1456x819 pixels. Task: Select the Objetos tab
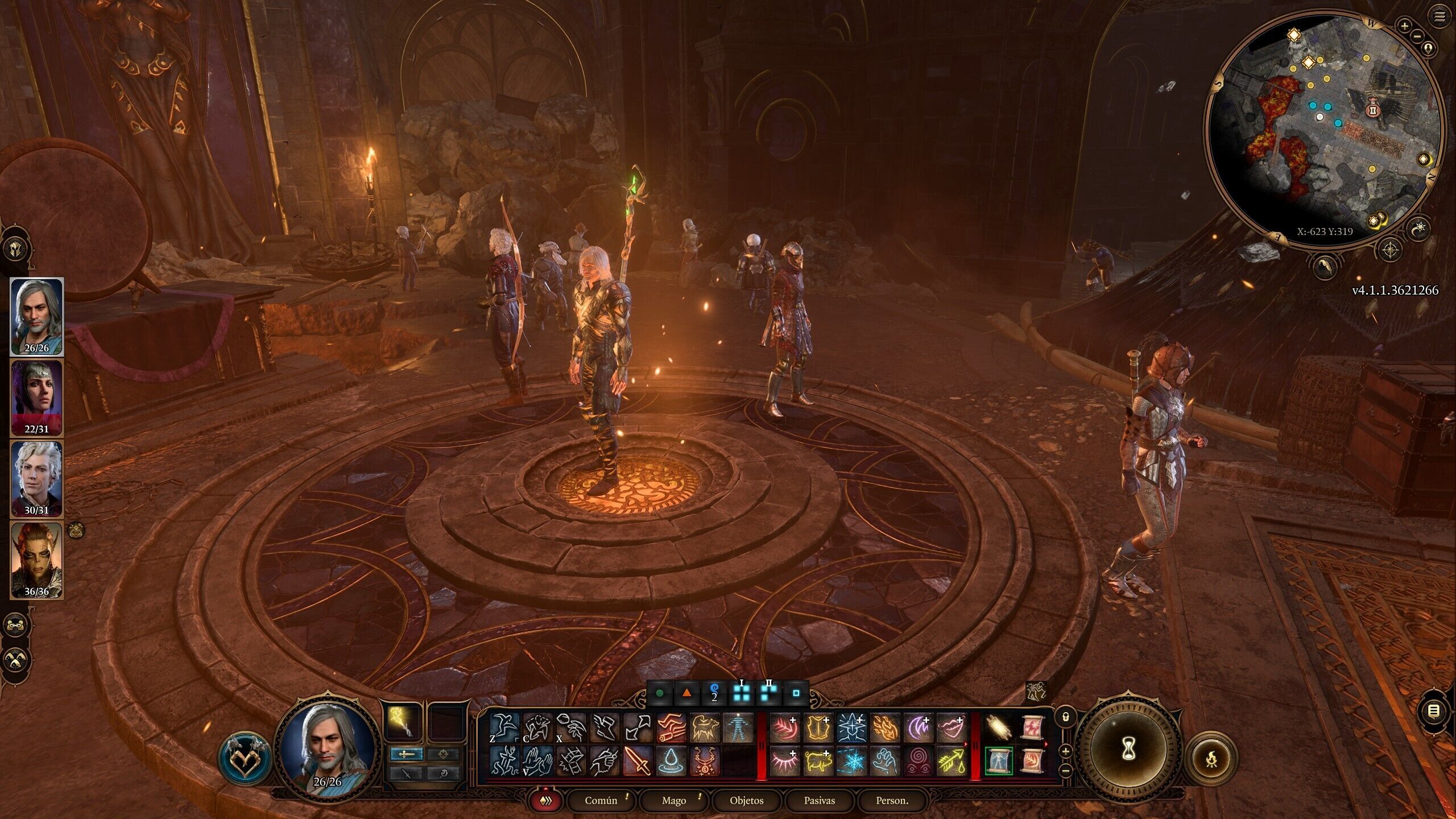tap(746, 800)
